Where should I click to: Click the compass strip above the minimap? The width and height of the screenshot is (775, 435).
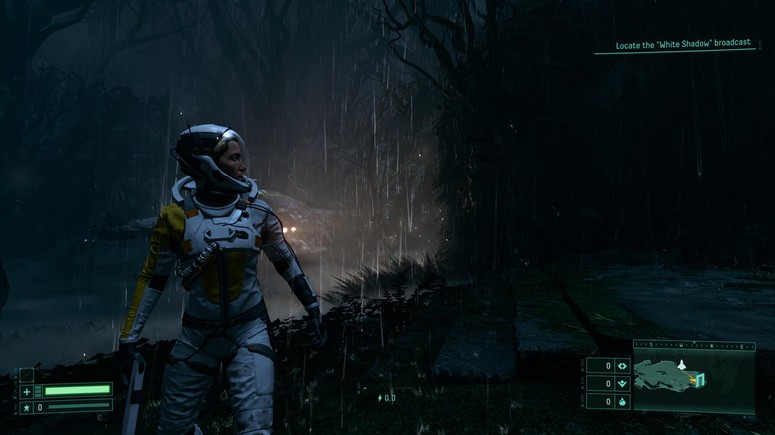pos(692,345)
